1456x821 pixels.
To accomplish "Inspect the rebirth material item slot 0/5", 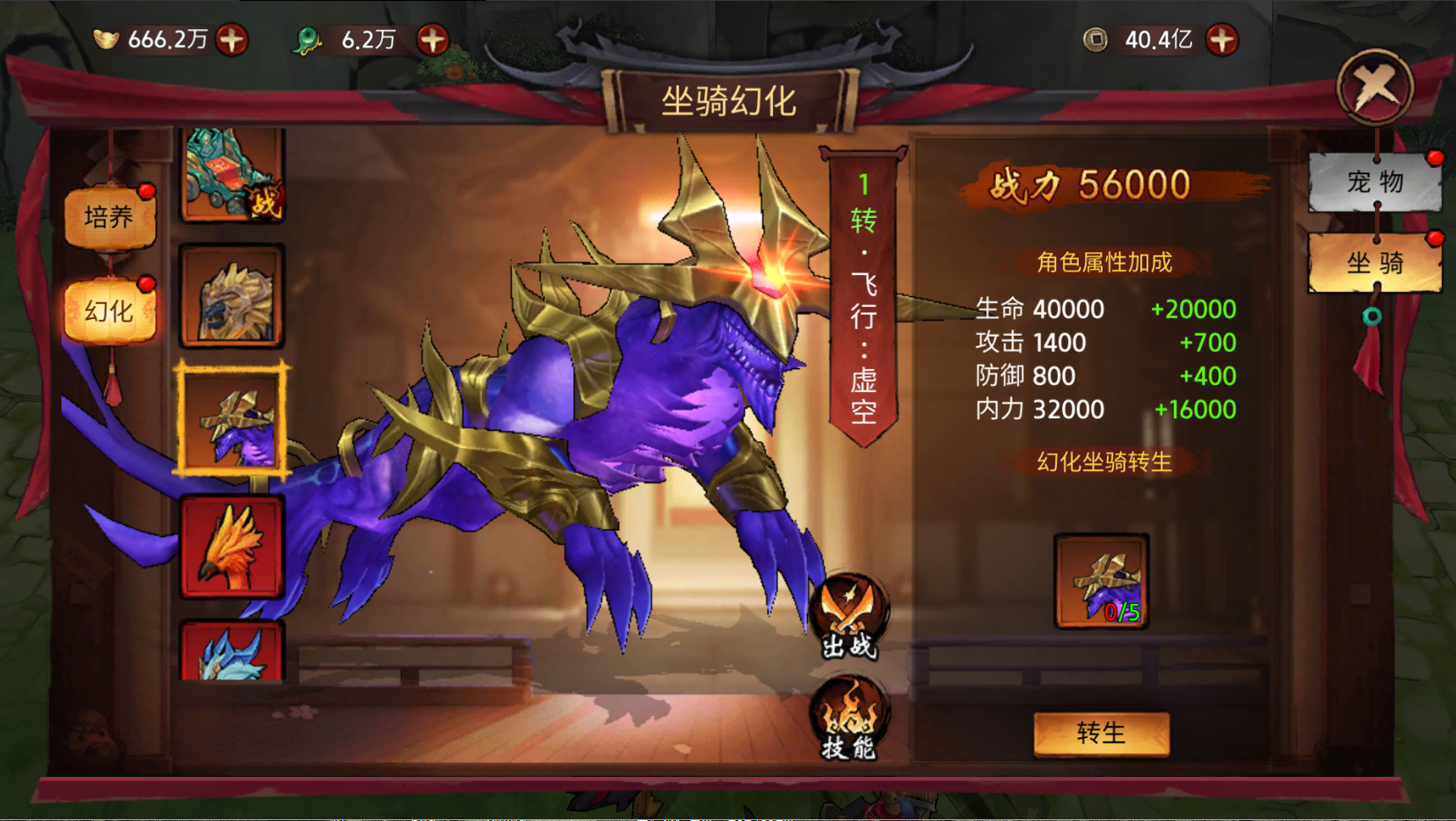I will click(x=1102, y=581).
